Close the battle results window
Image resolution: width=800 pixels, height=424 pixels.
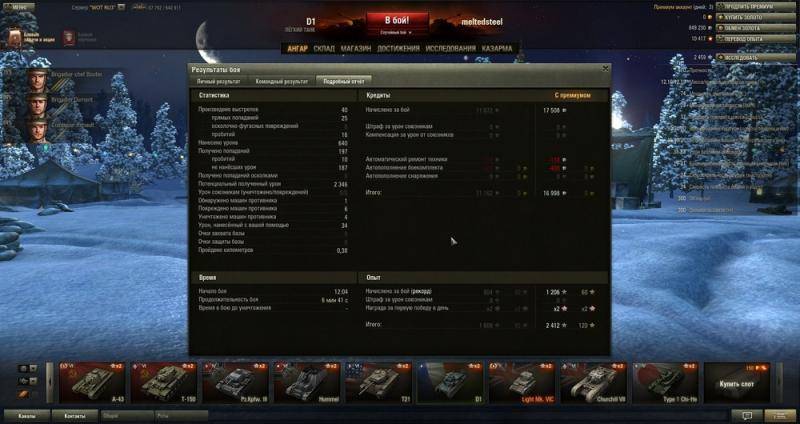pos(604,68)
